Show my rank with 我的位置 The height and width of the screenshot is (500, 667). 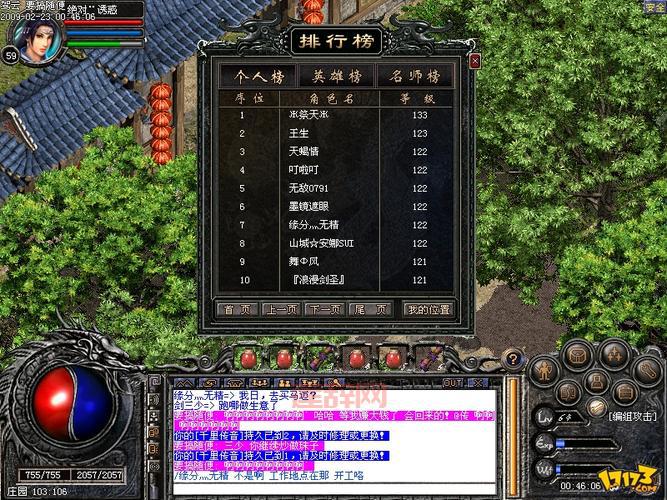(x=428, y=310)
